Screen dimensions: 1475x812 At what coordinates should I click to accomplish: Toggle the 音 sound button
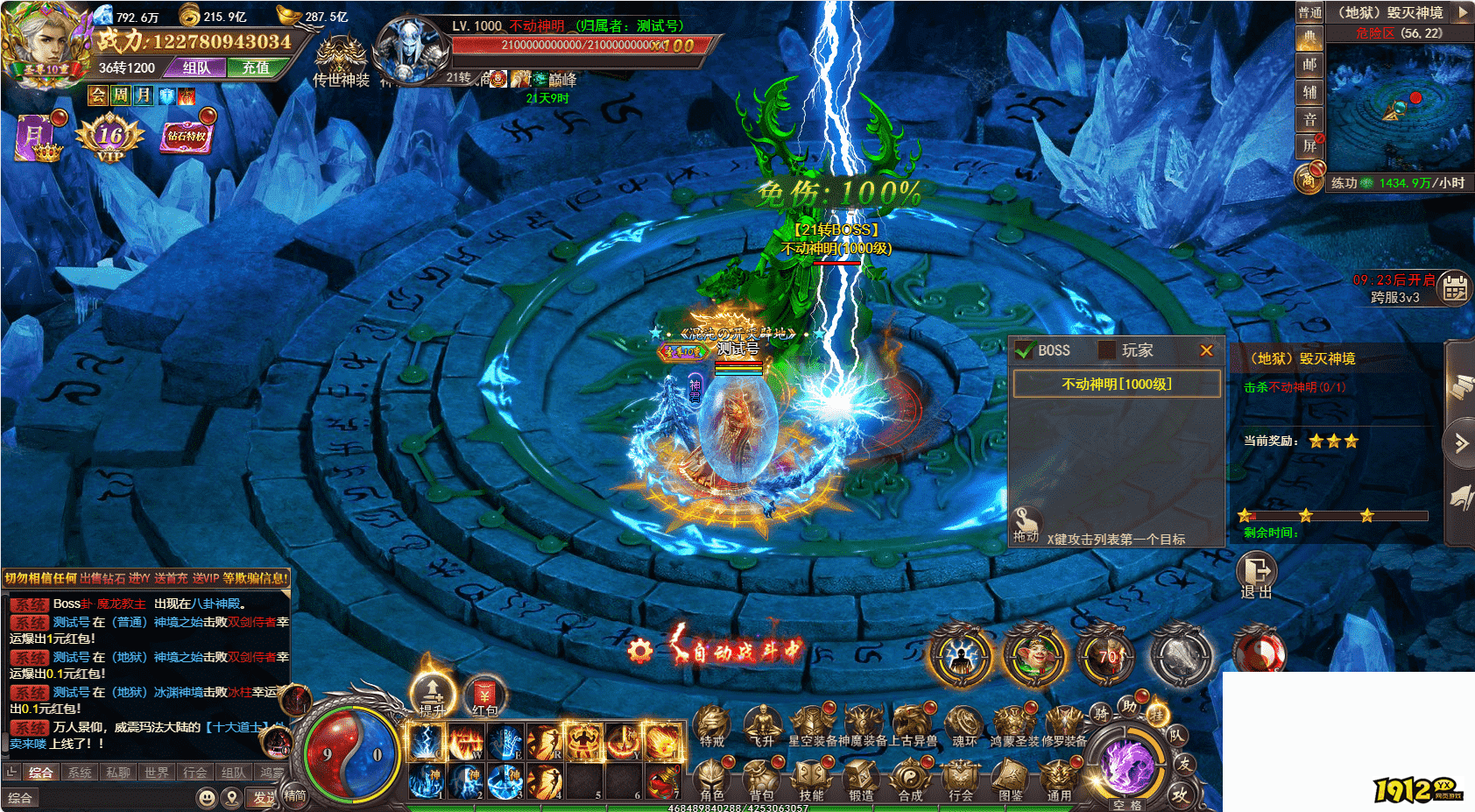pos(1309,118)
